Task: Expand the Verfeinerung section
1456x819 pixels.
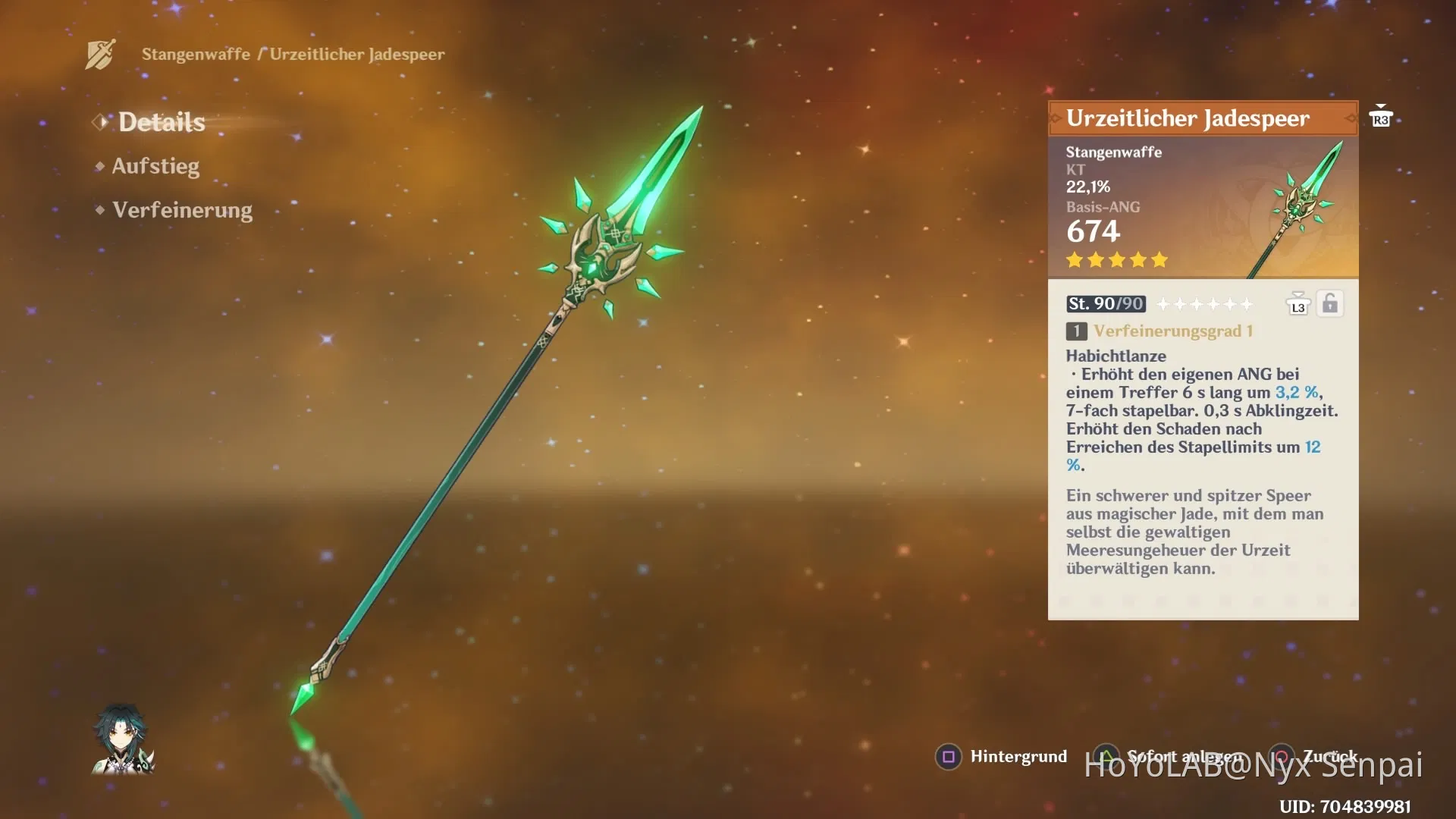Action: pos(182,209)
